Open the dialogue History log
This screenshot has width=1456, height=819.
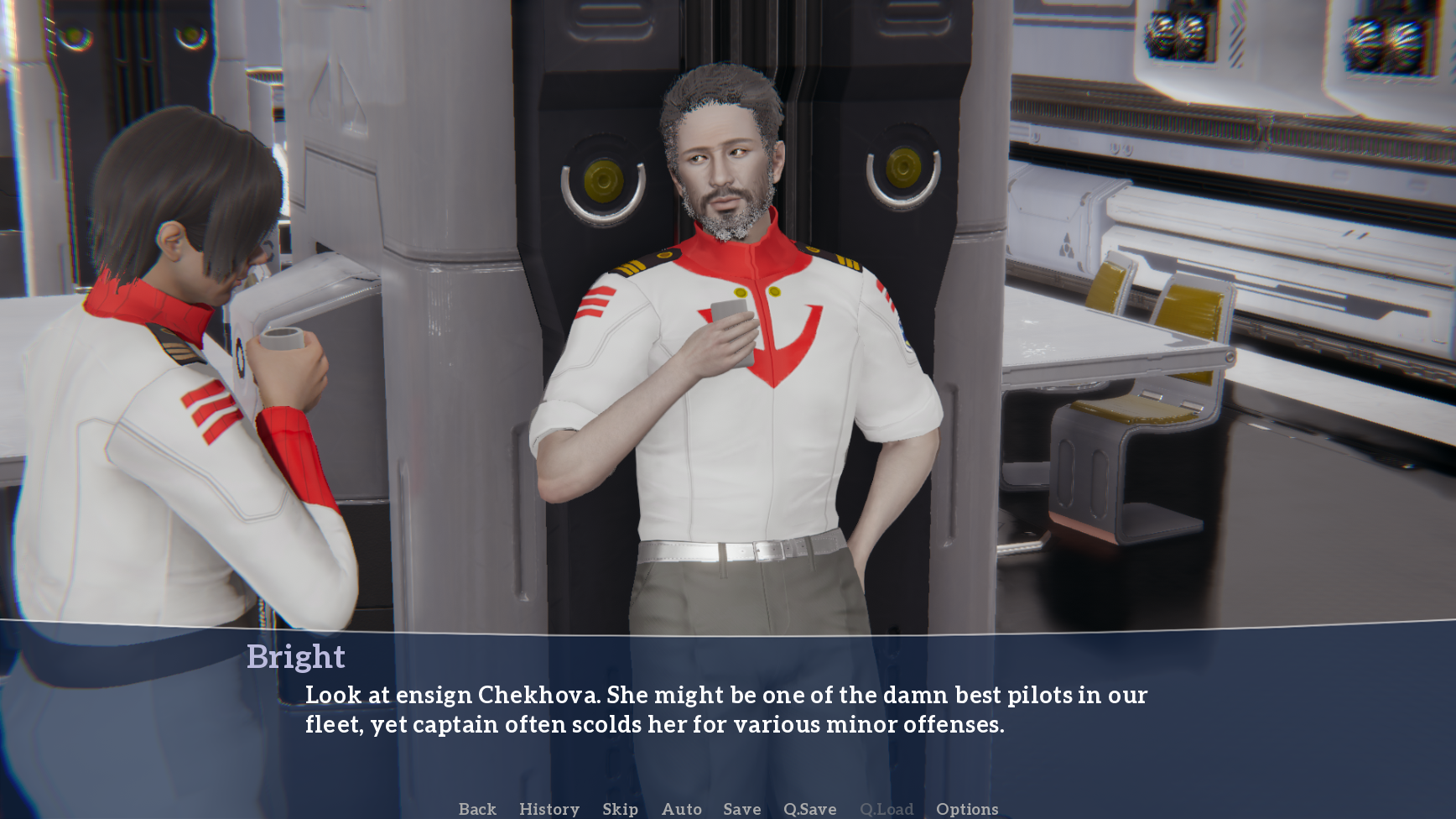(549, 809)
